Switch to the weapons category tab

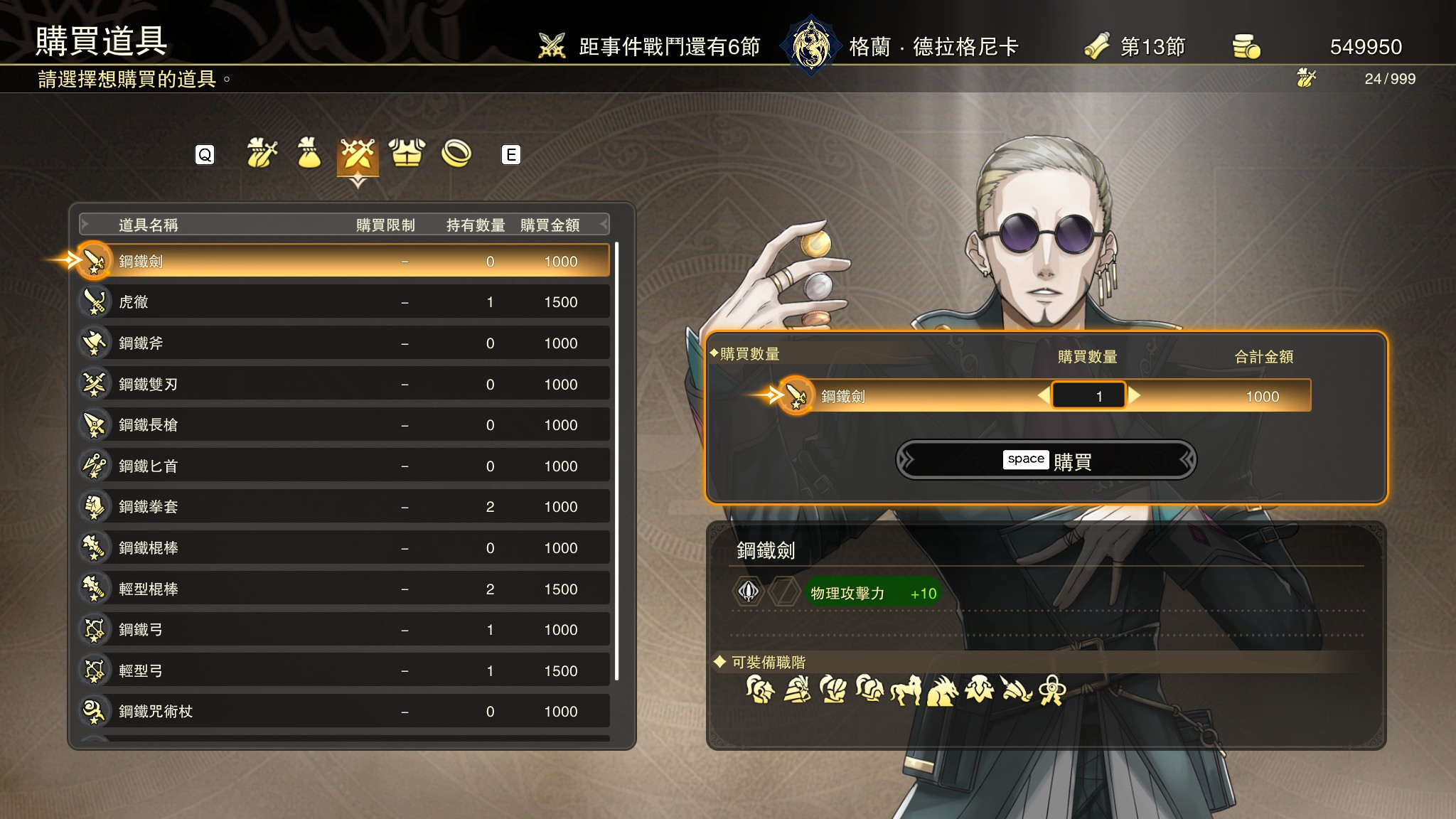click(358, 154)
